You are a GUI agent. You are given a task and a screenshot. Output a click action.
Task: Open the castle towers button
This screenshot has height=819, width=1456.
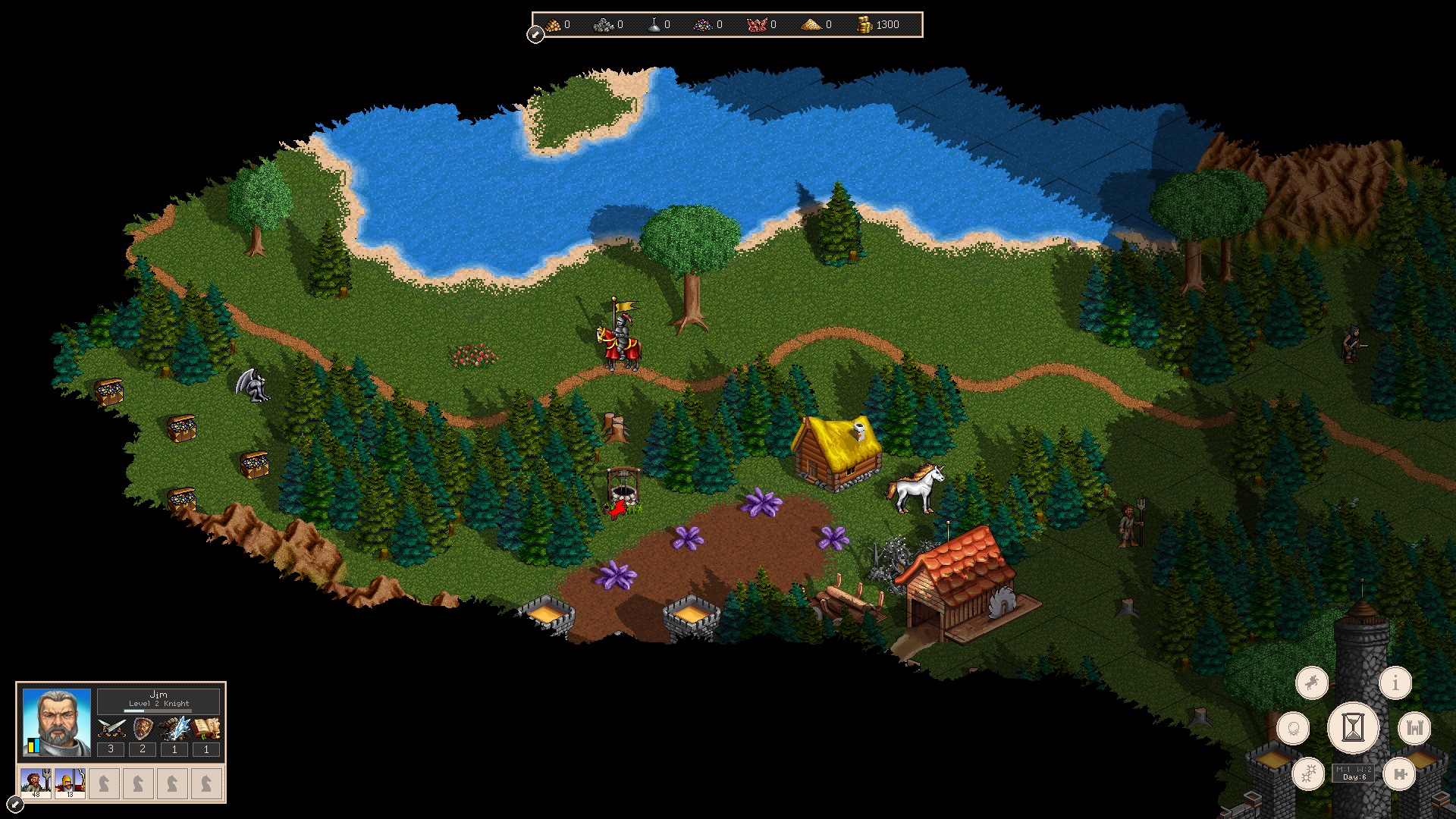point(1414,729)
